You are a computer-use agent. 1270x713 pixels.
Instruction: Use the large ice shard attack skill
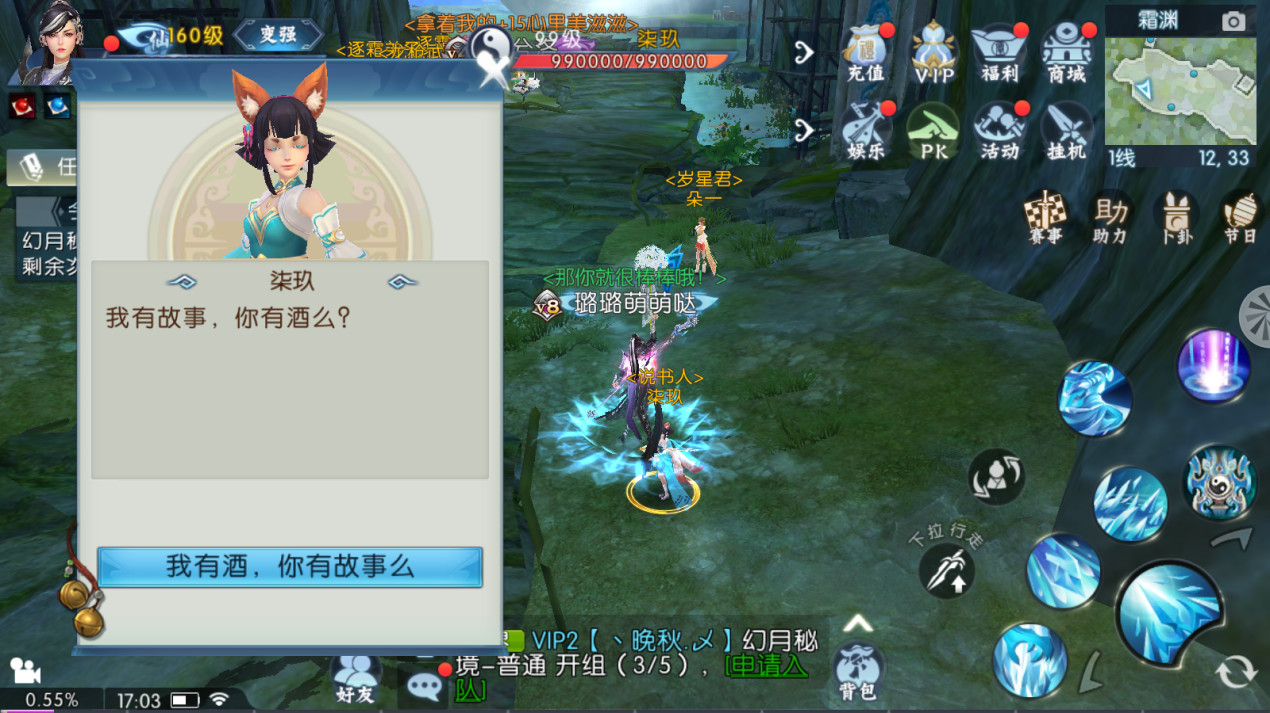tap(1169, 610)
